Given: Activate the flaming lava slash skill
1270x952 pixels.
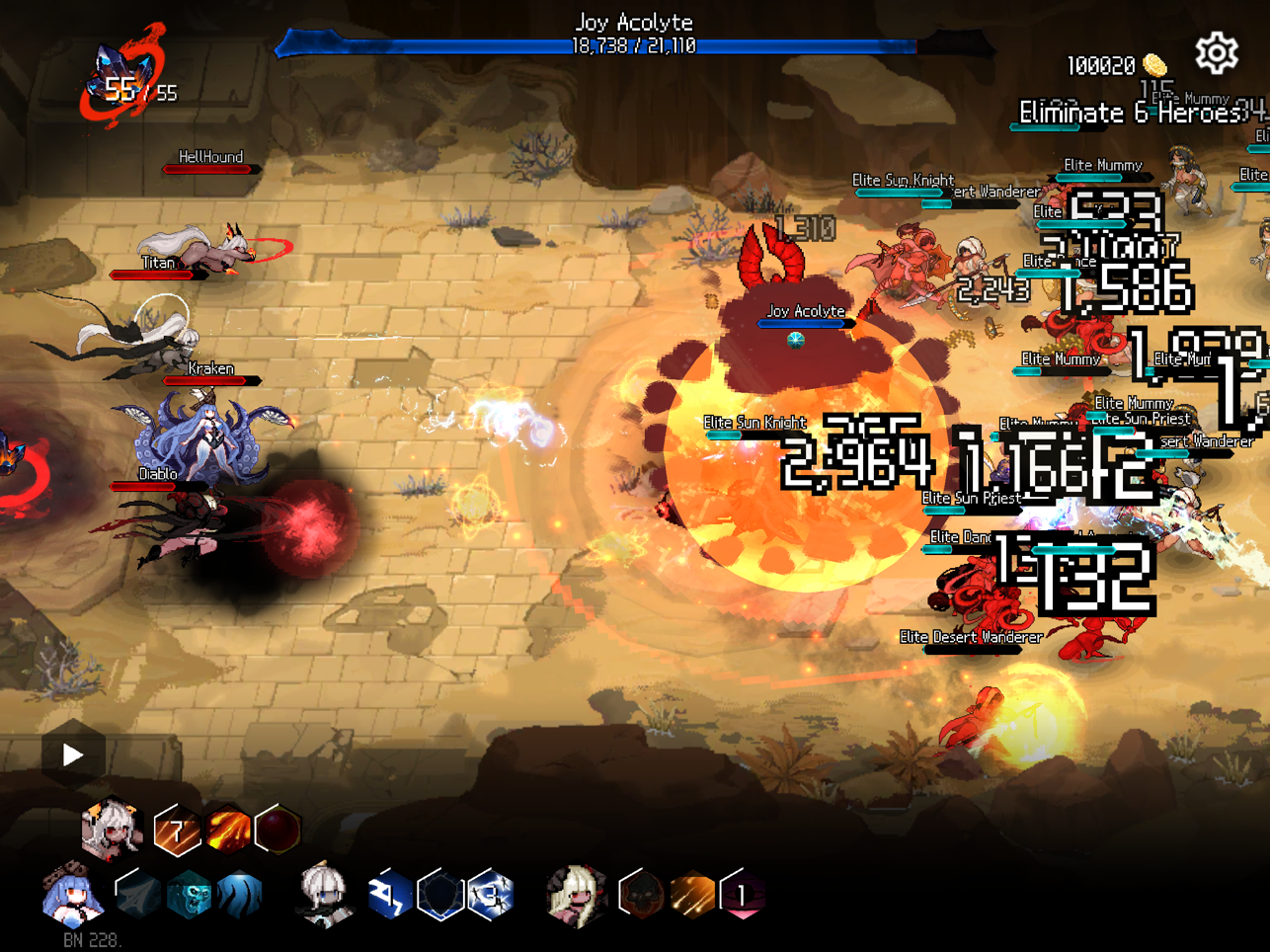Looking at the screenshot, I should (x=228, y=830).
